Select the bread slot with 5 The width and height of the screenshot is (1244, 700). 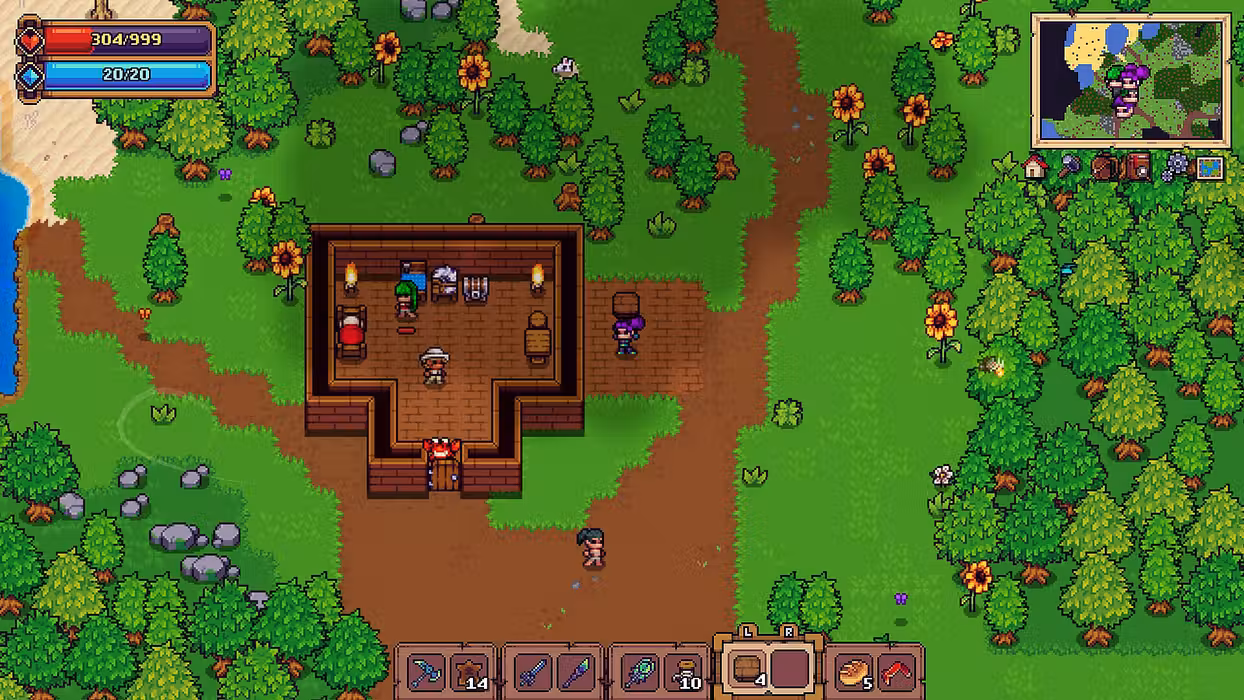pyautogui.click(x=853, y=672)
